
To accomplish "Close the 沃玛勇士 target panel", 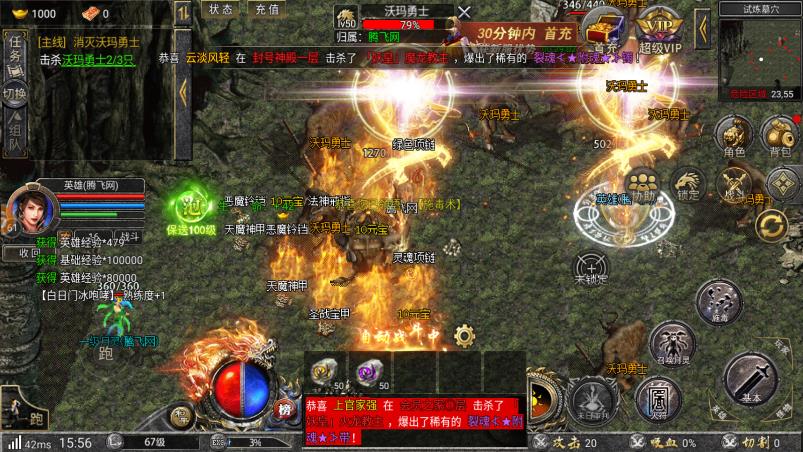I will pyautogui.click(x=464, y=12).
